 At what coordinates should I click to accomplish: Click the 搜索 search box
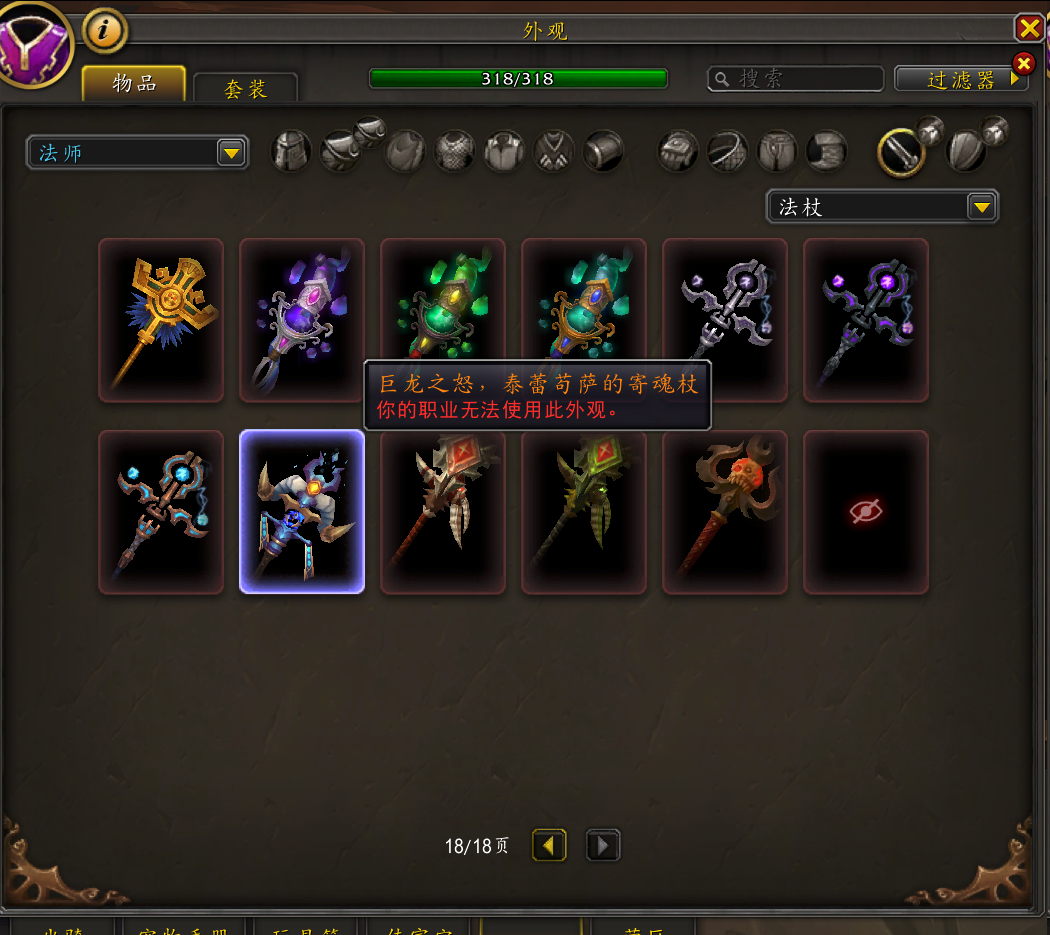tap(796, 79)
